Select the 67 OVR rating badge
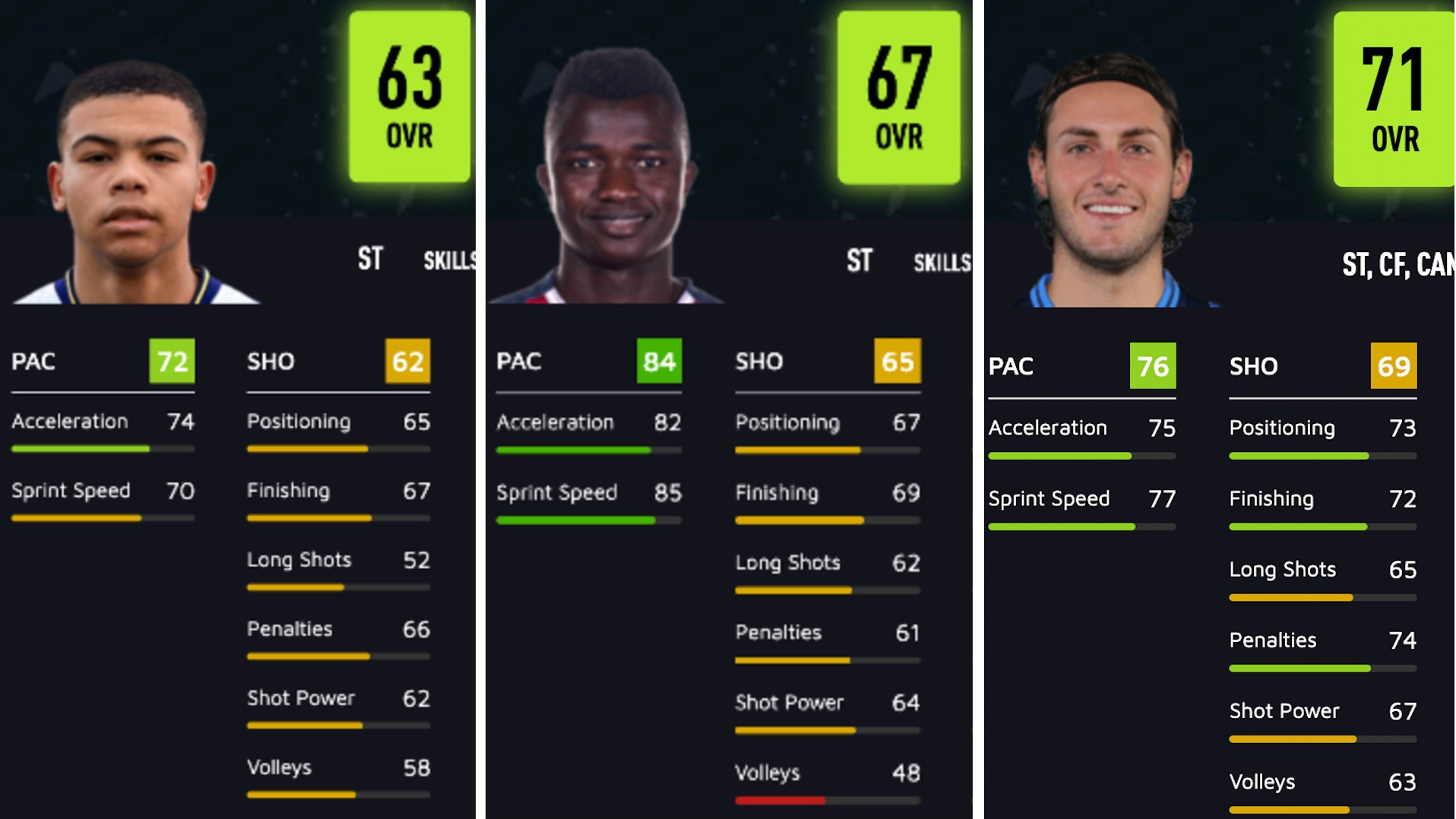The width and height of the screenshot is (1456, 819). (897, 95)
